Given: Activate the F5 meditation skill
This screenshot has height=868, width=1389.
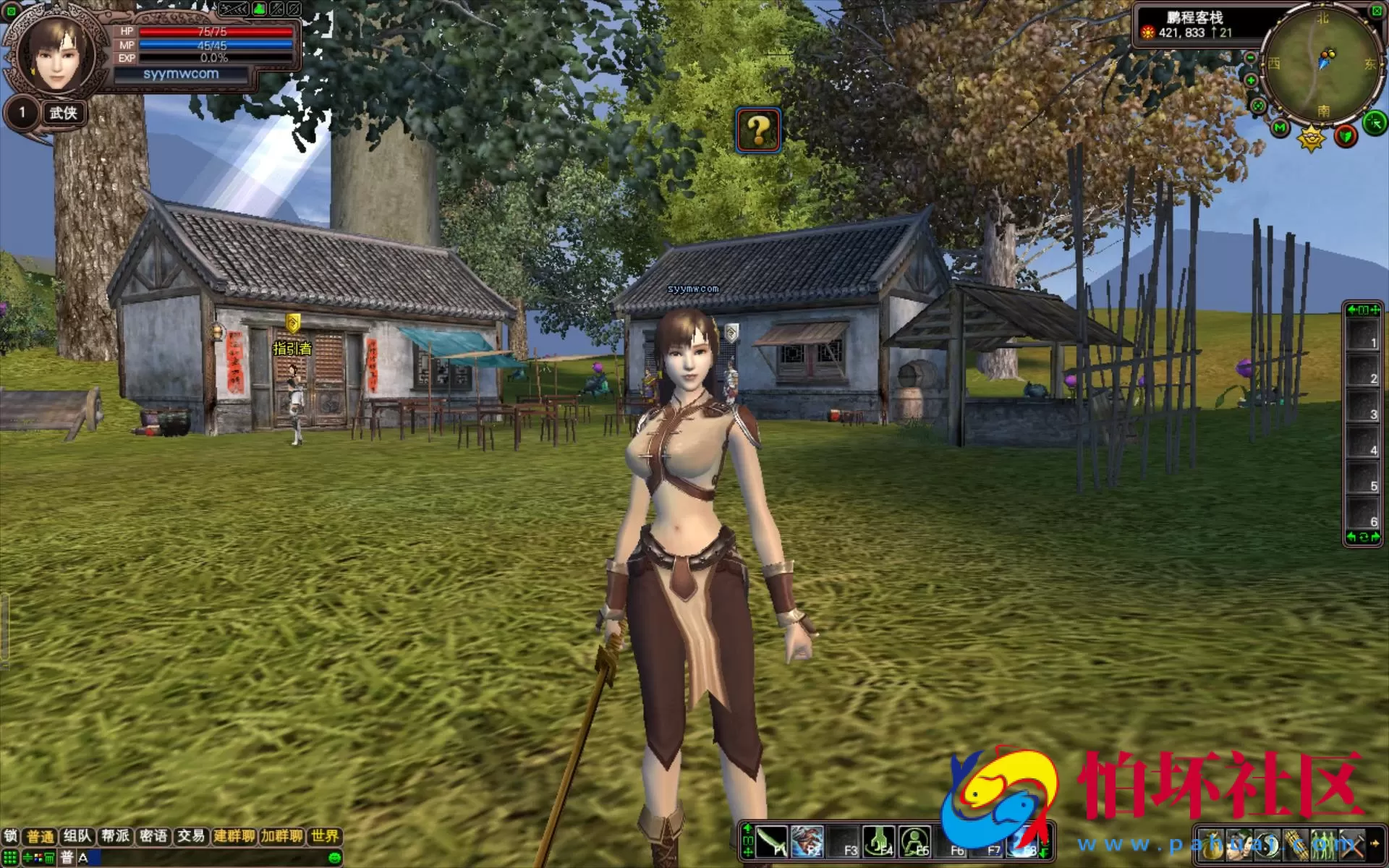Looking at the screenshot, I should tap(915, 842).
